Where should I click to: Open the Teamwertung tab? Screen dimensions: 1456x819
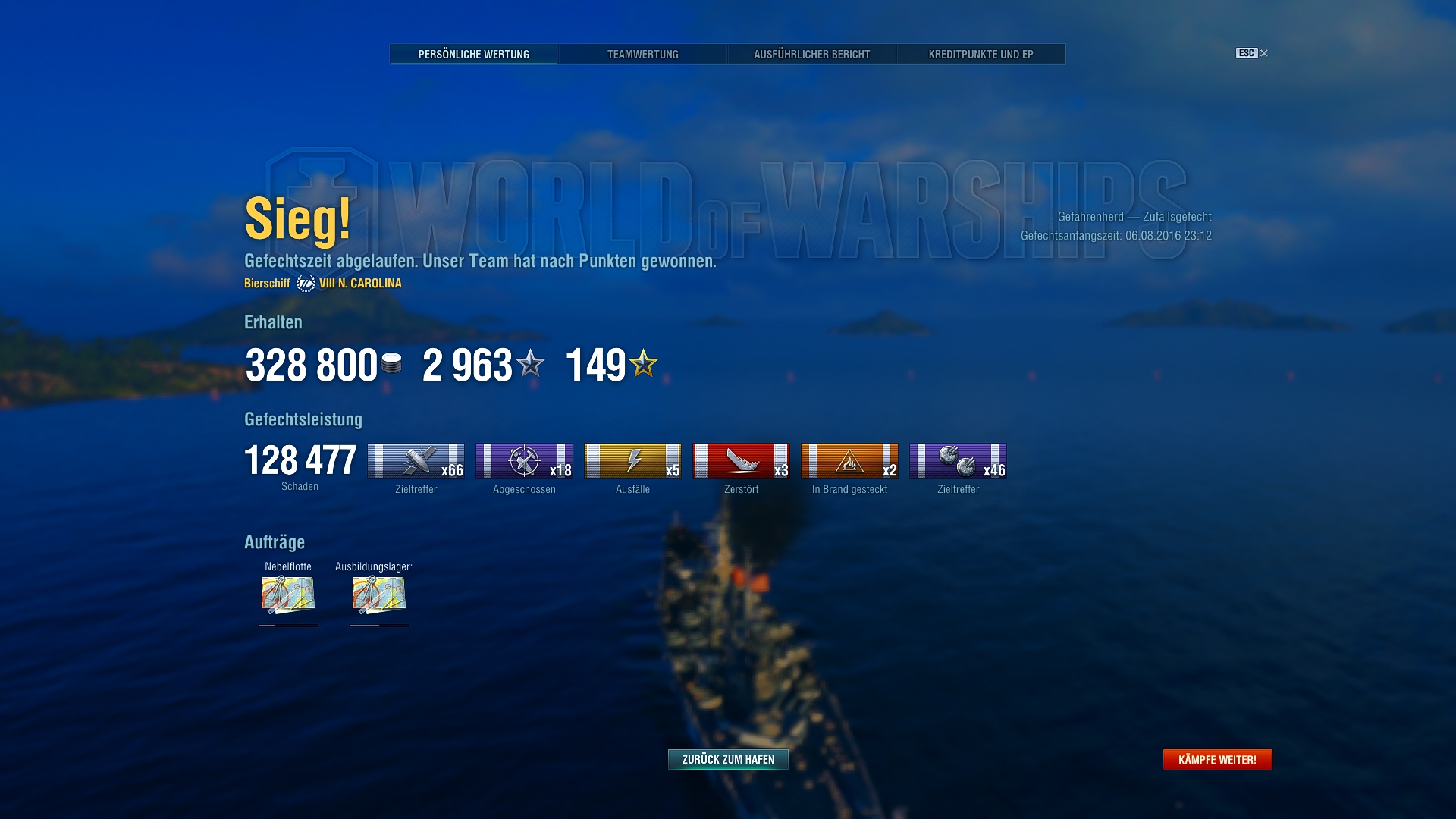643,55
